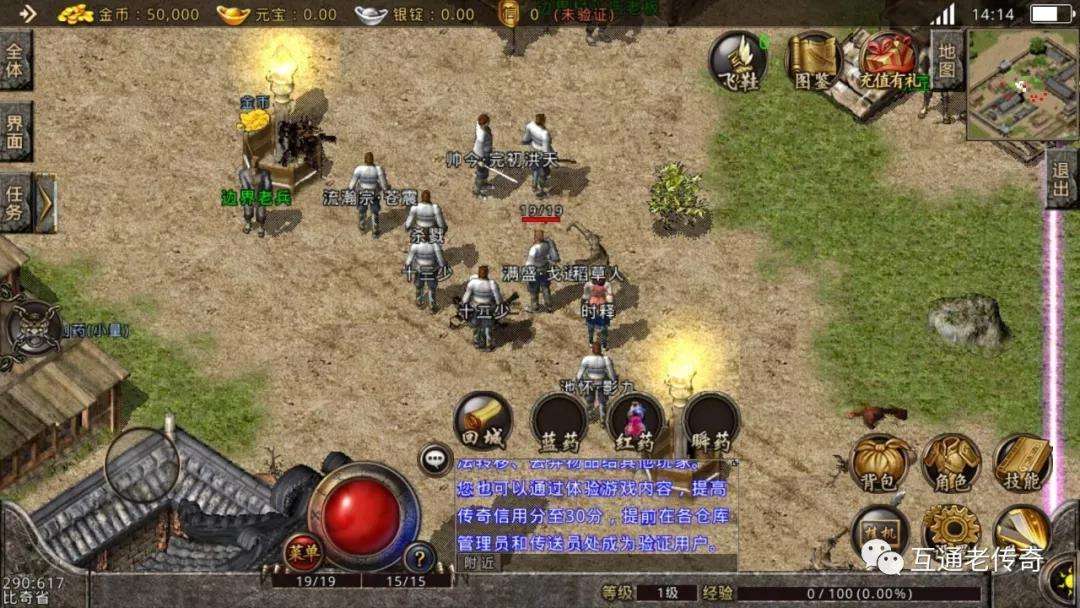Open the 充值有礼 recharge gift
This screenshot has height=608, width=1080.
point(888,60)
